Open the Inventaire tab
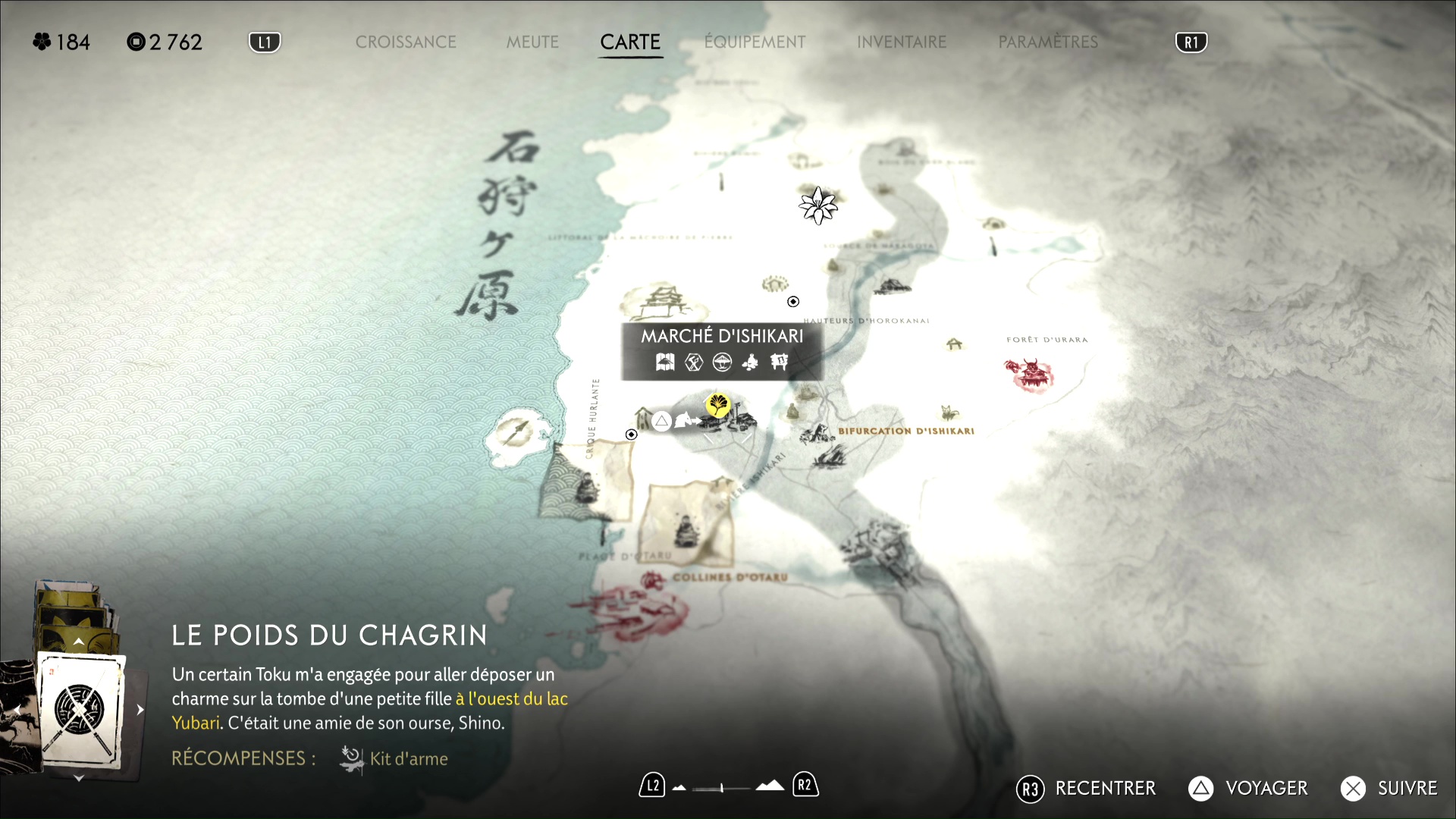Image resolution: width=1456 pixels, height=819 pixels. [902, 42]
